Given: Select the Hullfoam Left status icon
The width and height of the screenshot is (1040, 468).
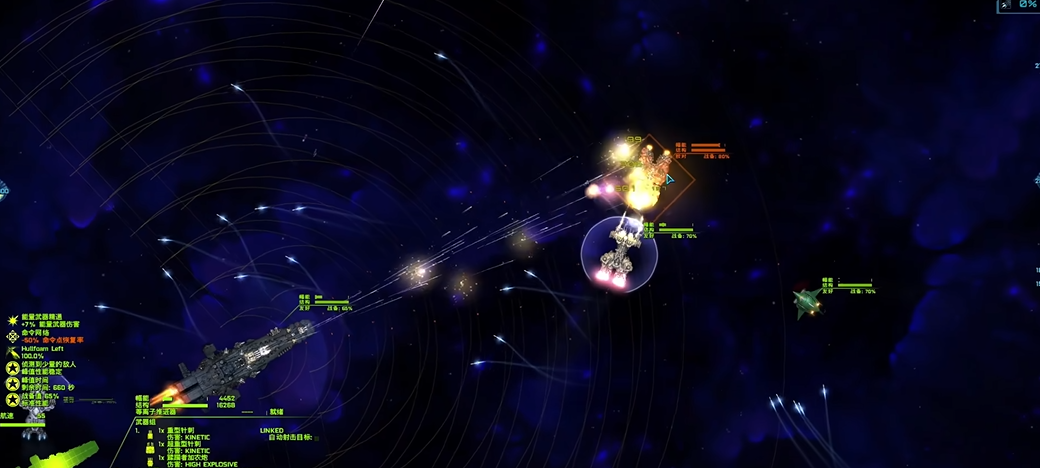Looking at the screenshot, I should click(12, 351).
